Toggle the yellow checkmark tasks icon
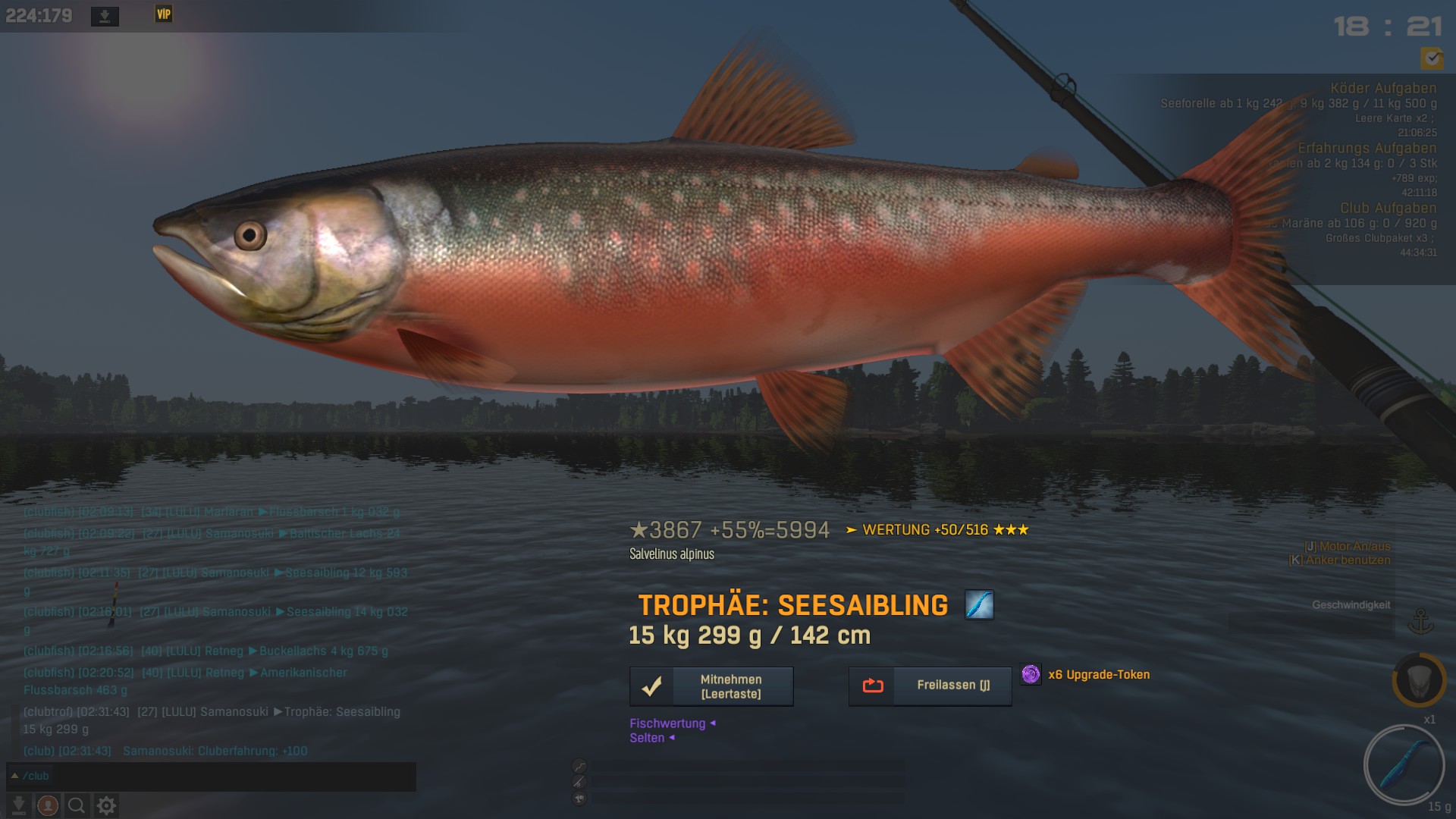The height and width of the screenshot is (819, 1456). (x=1432, y=58)
